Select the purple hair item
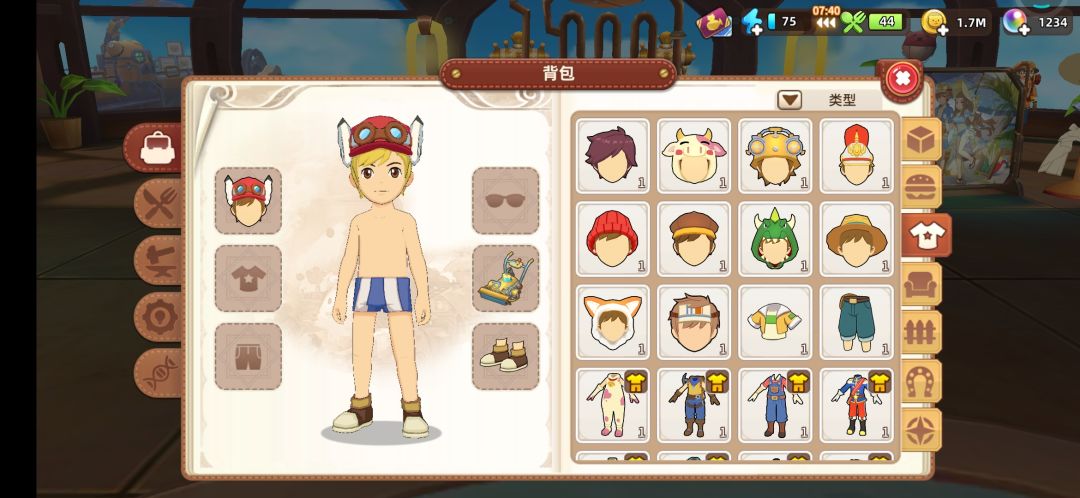Image resolution: width=1080 pixels, height=498 pixels. pyautogui.click(x=612, y=155)
